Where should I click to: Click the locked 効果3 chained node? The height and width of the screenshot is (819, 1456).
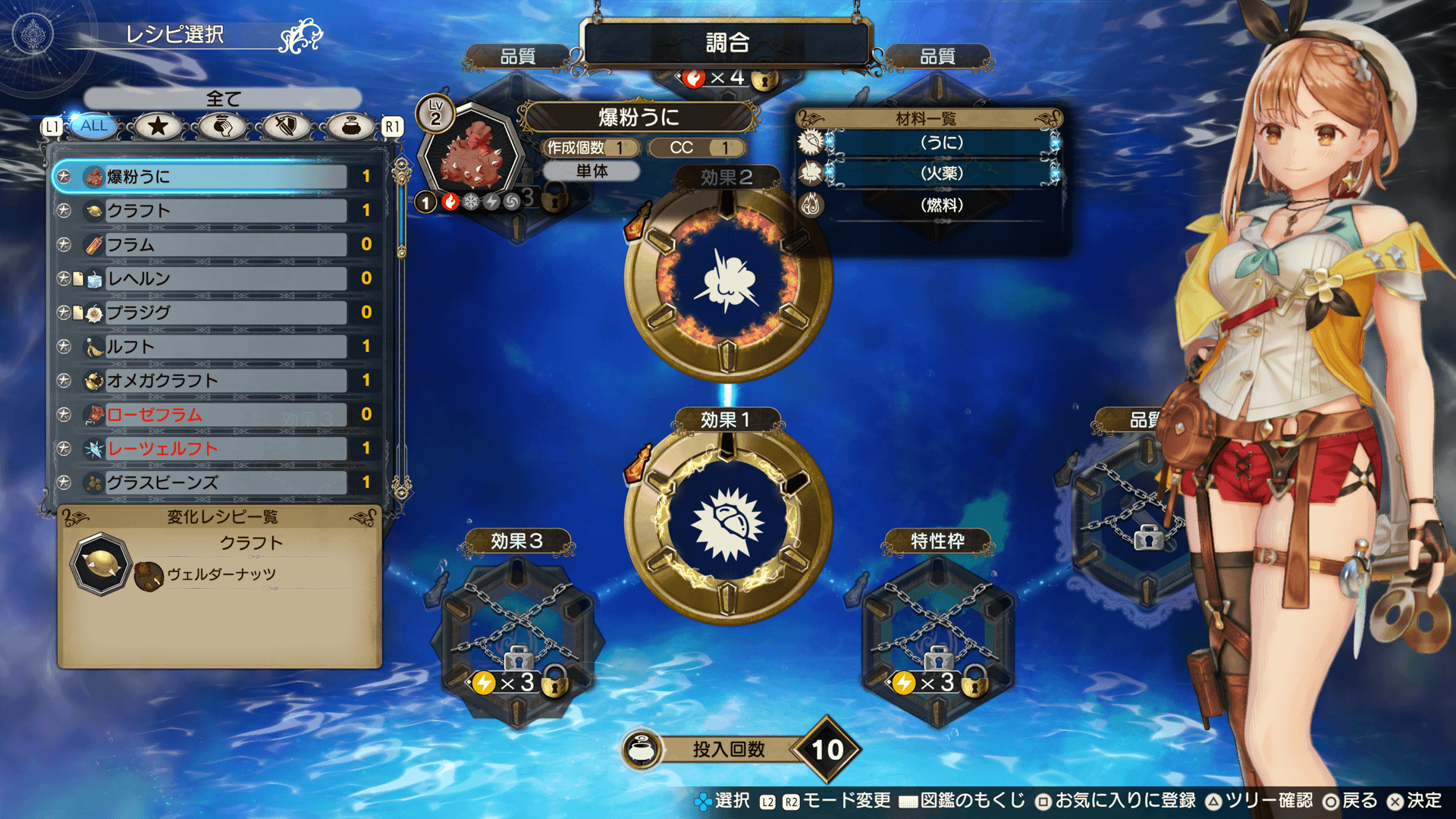[518, 637]
